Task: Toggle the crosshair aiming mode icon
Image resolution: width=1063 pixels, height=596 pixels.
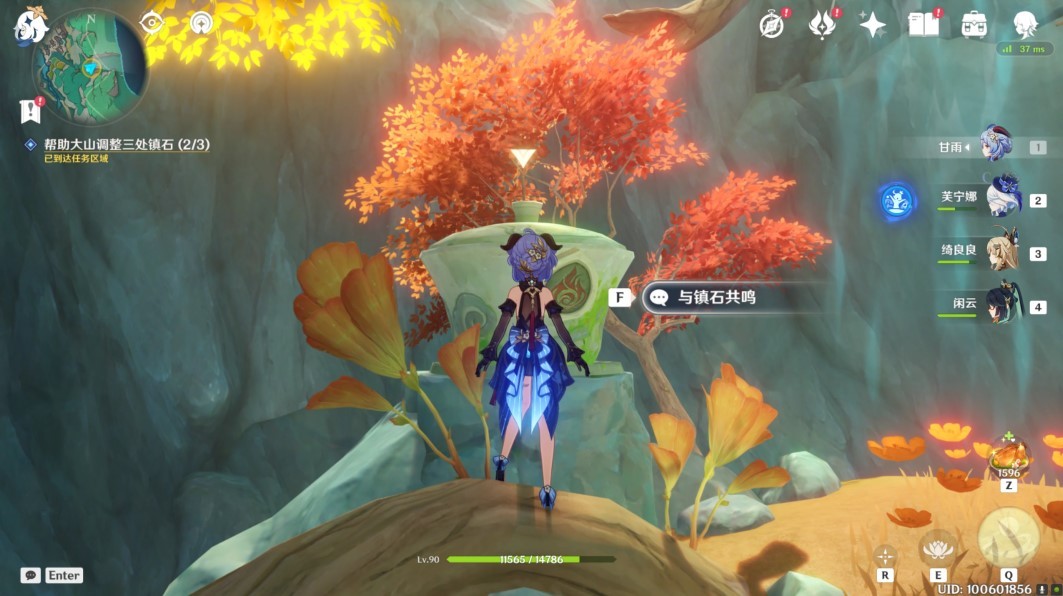Action: 885,555
